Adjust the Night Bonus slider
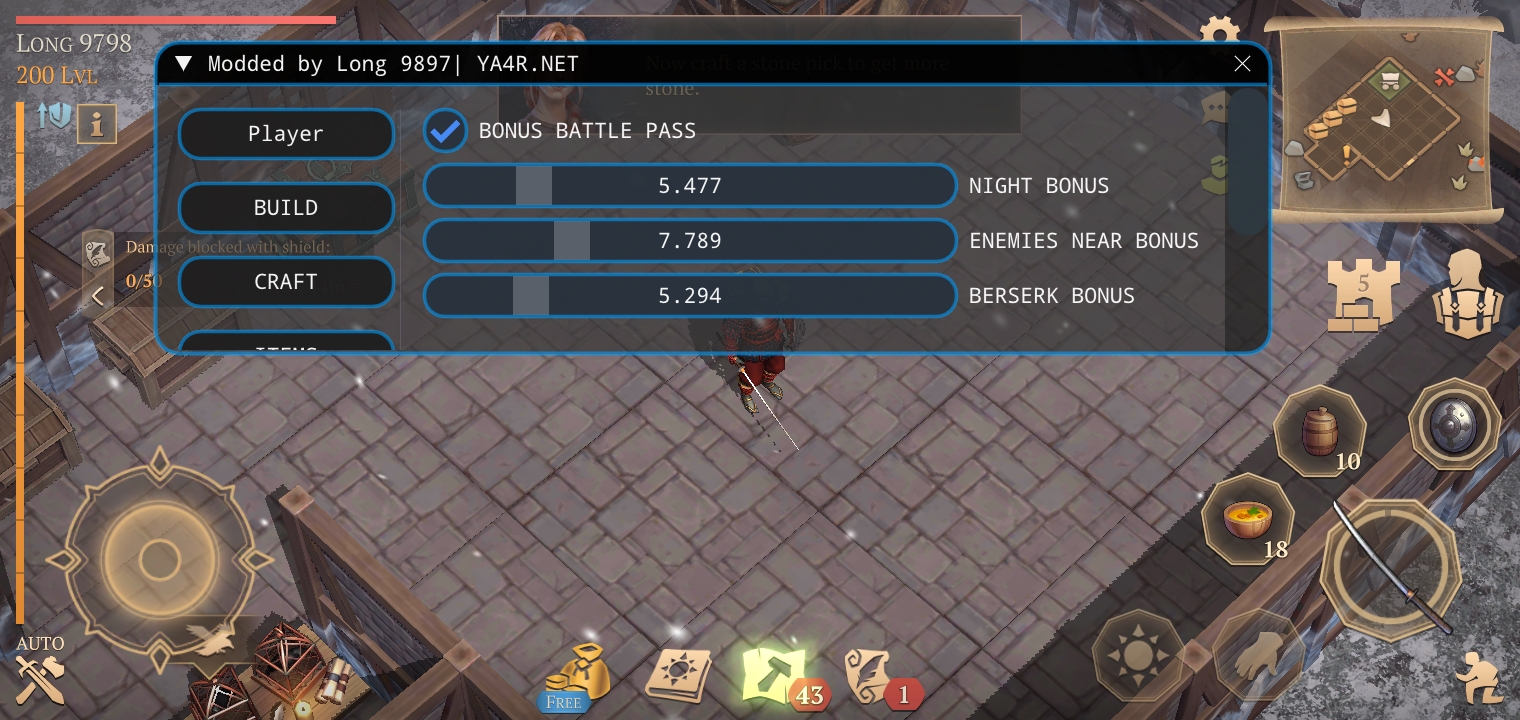This screenshot has width=1520, height=720. (x=689, y=186)
